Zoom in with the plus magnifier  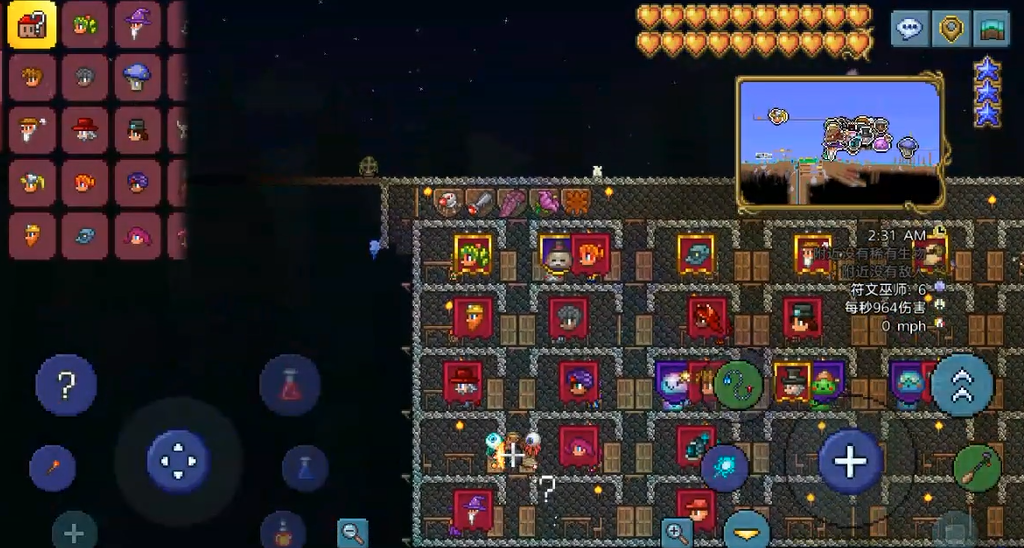[x=676, y=532]
